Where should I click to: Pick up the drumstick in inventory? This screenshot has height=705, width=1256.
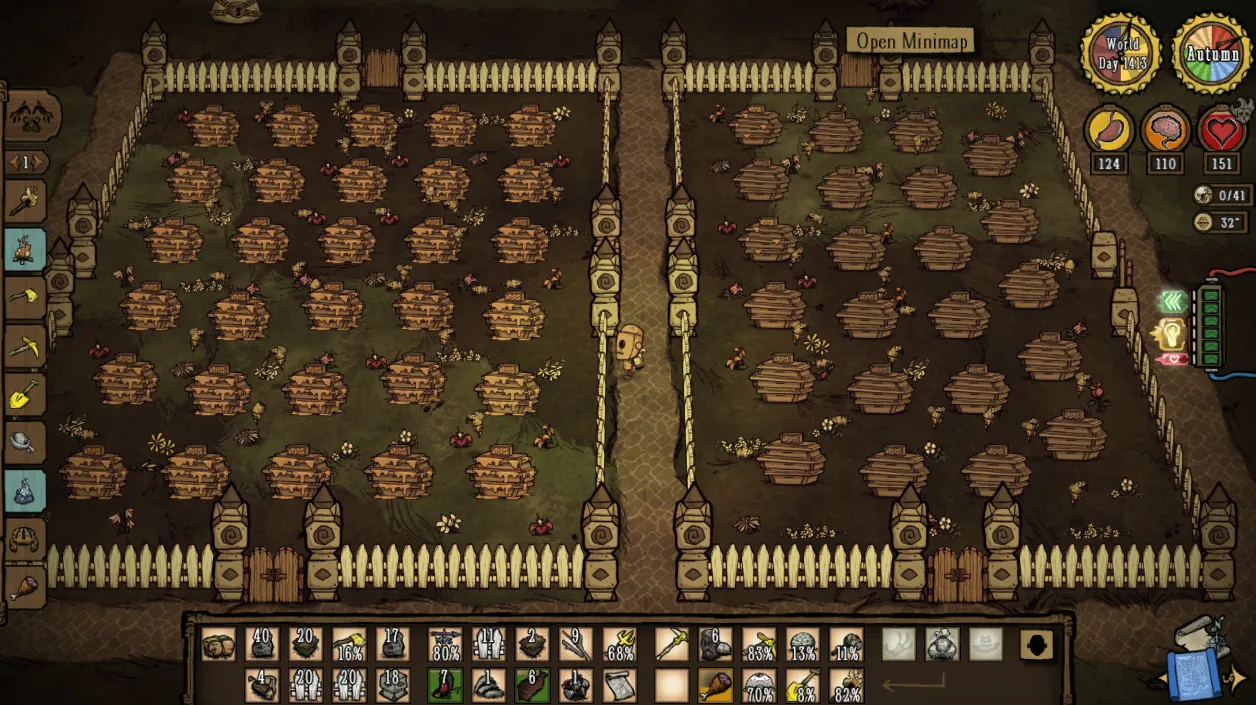pyautogui.click(x=715, y=685)
